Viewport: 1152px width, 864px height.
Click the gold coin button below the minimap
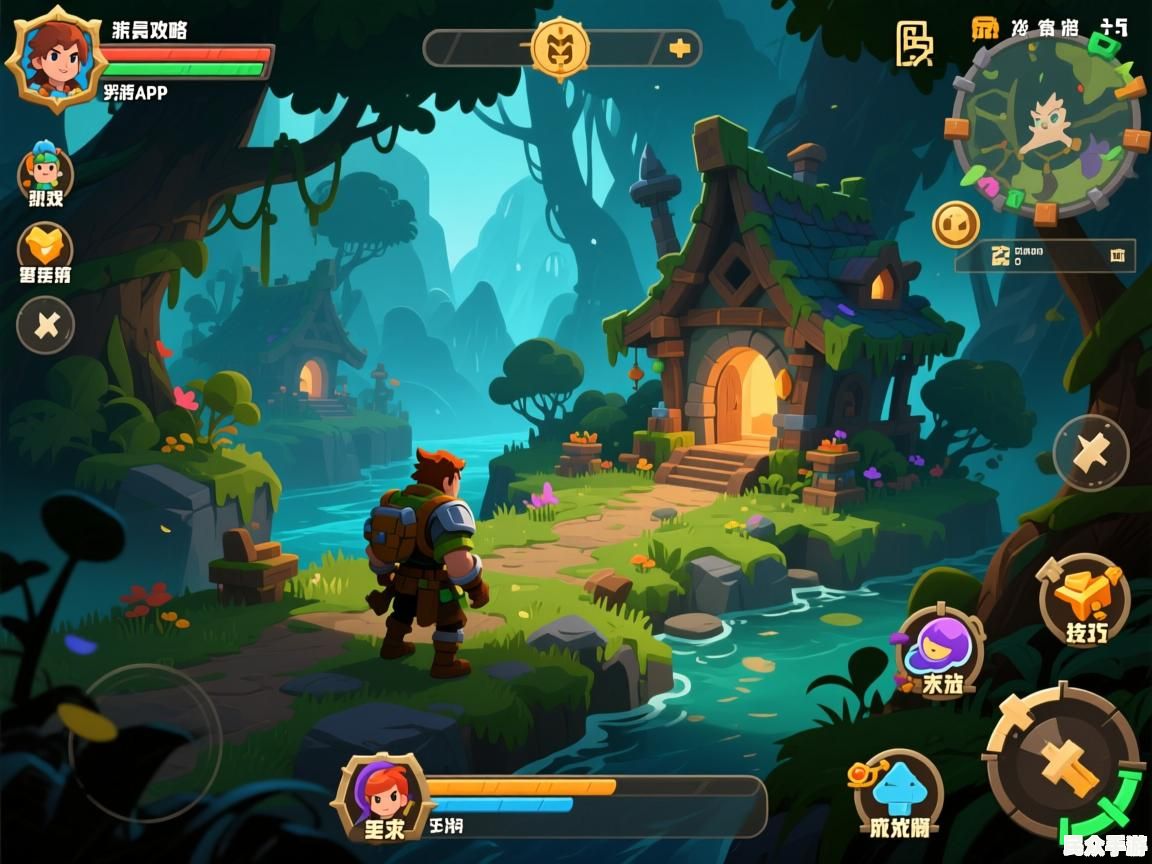click(956, 224)
